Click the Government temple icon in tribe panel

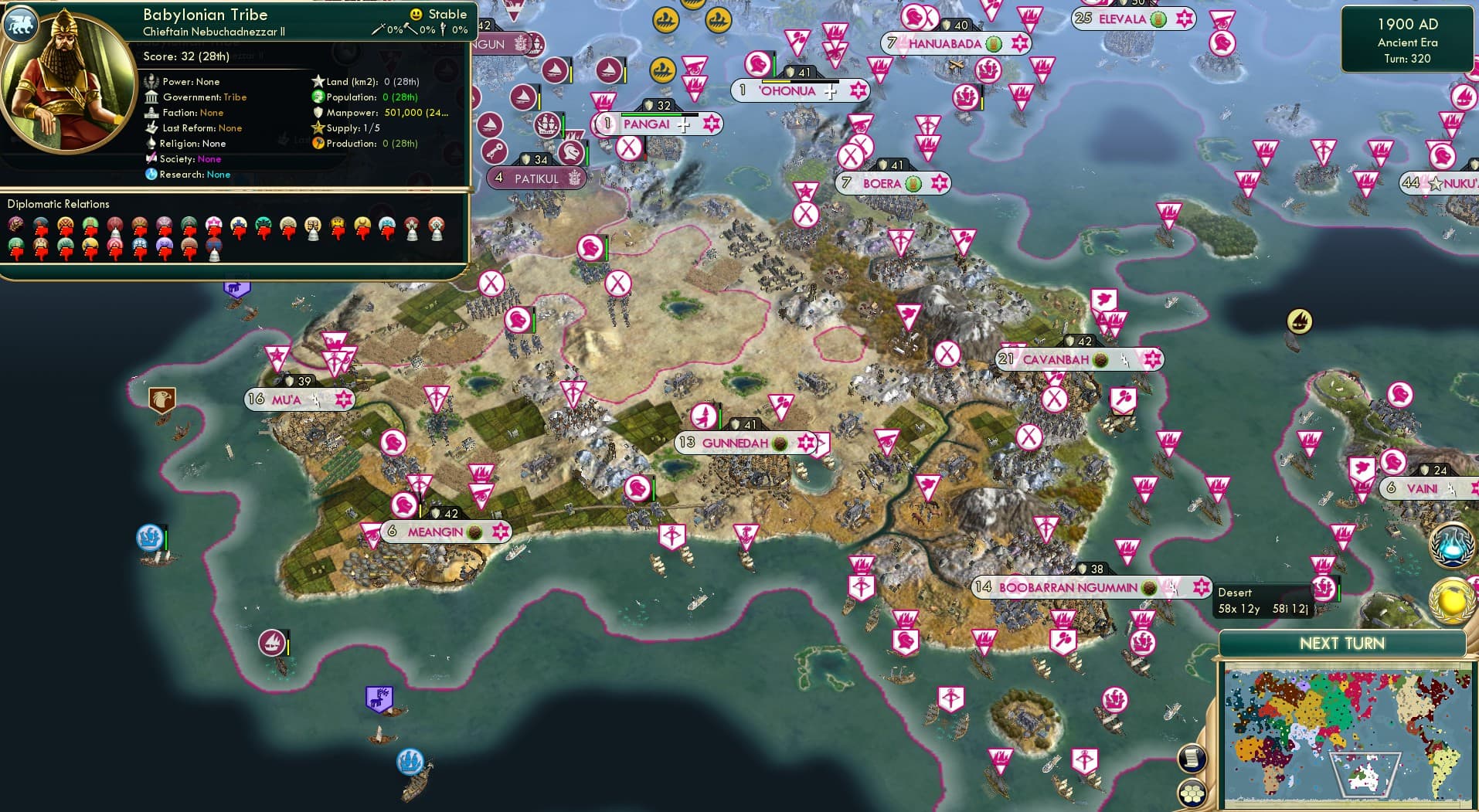click(151, 97)
